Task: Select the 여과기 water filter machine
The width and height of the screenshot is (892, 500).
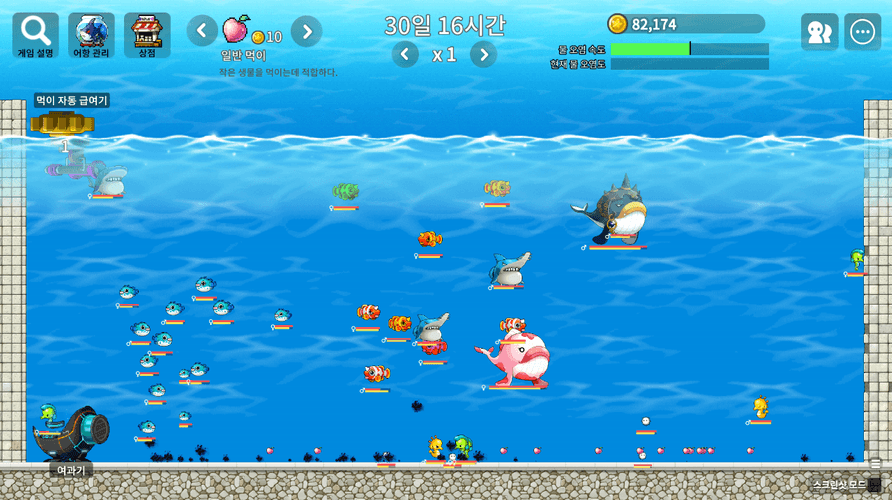Action: 74,433
